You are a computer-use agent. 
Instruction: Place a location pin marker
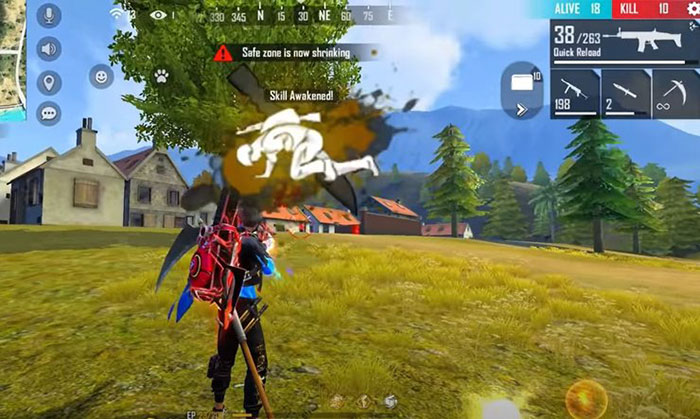[x=48, y=81]
